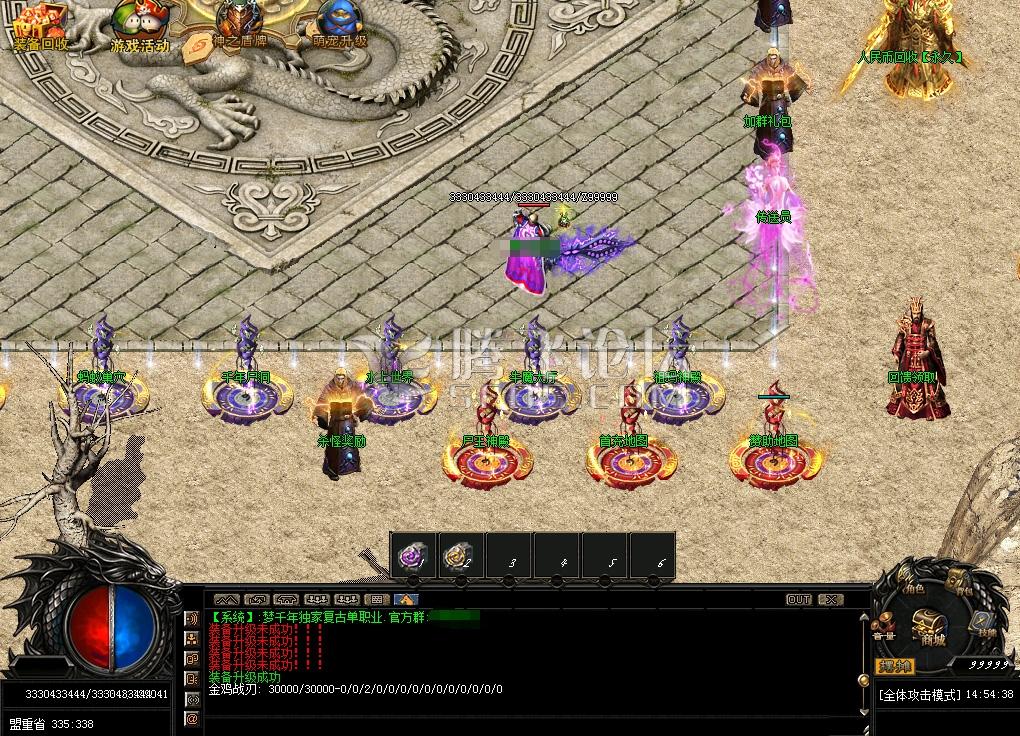The height and width of the screenshot is (736, 1020).
Task: Use the gold item in hotbar slot 2
Action: pyautogui.click(x=461, y=558)
